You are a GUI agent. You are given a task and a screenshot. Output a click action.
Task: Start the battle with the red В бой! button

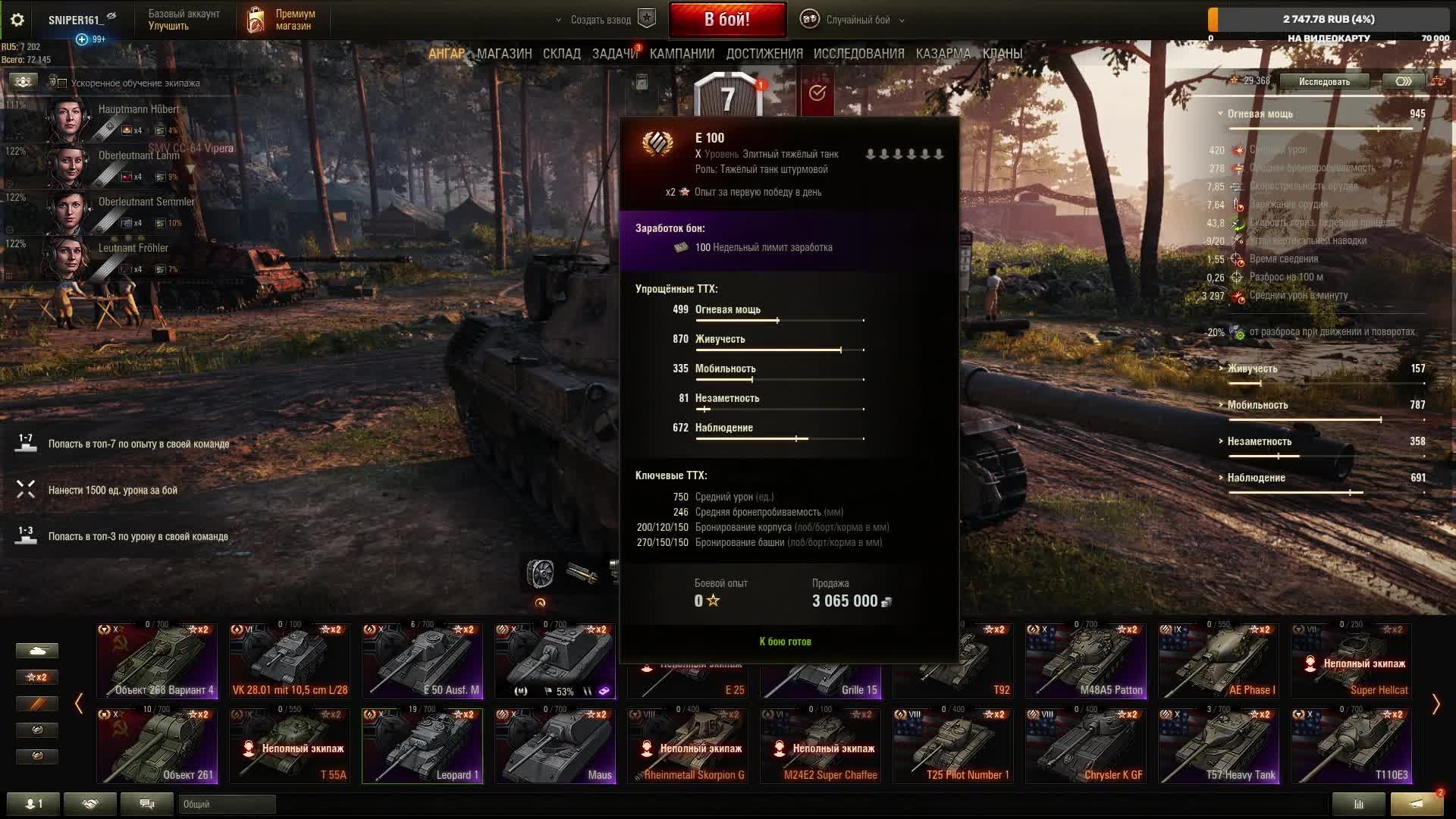[x=726, y=20]
